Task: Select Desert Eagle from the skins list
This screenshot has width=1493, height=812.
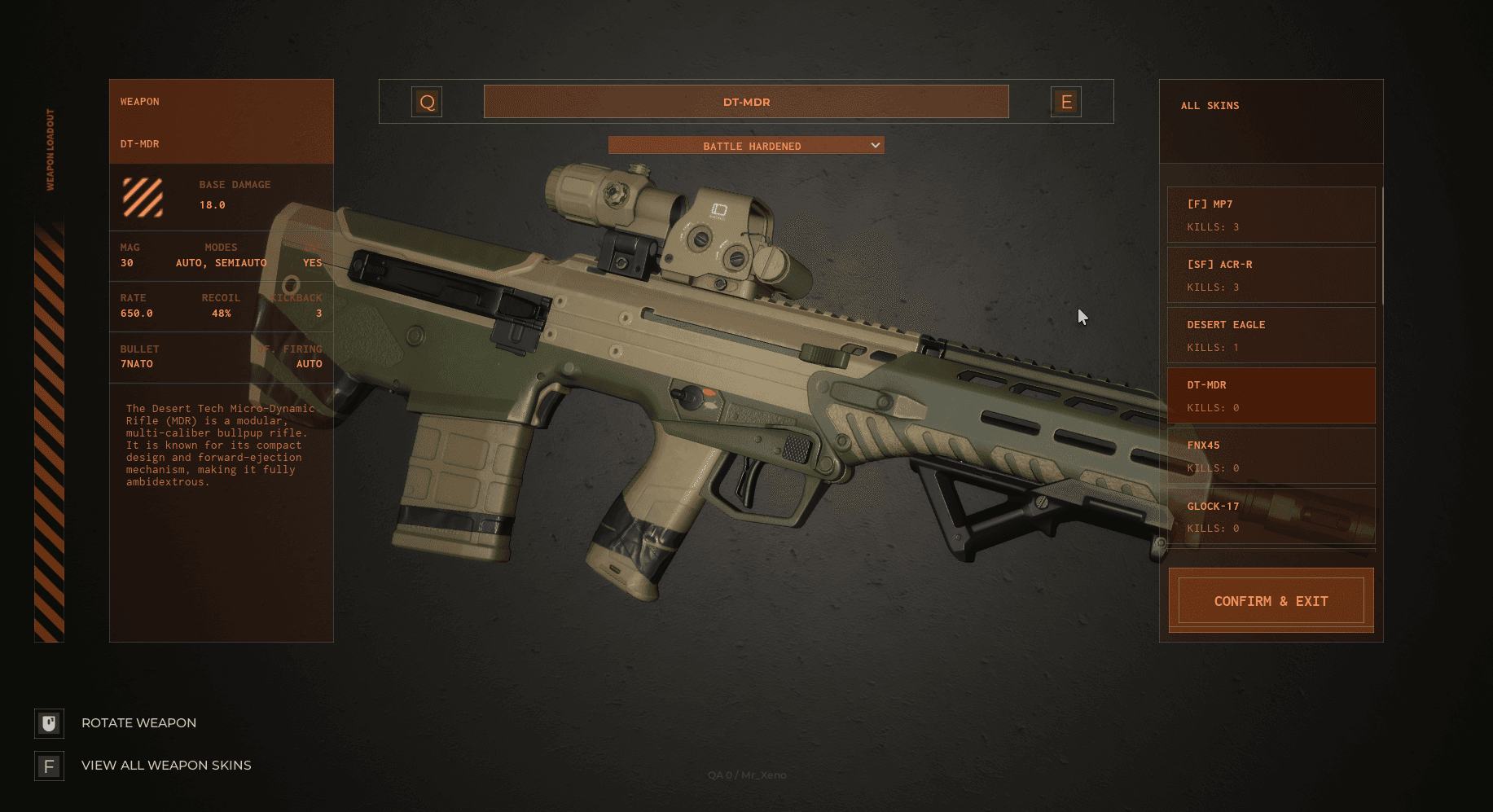Action: pos(1271,336)
